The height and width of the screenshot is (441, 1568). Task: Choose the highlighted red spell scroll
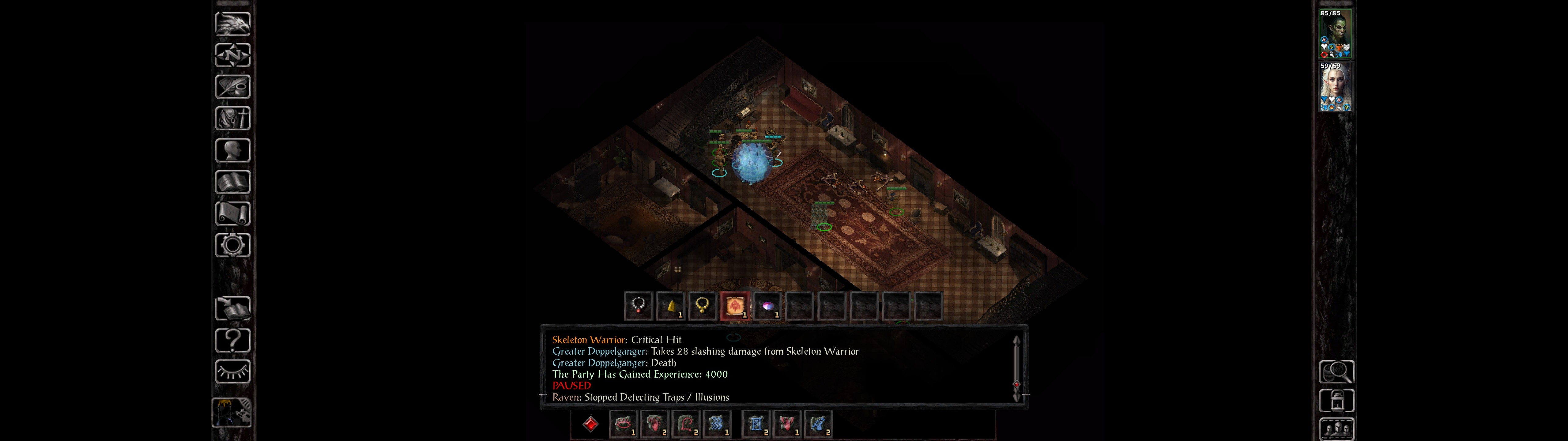click(735, 305)
